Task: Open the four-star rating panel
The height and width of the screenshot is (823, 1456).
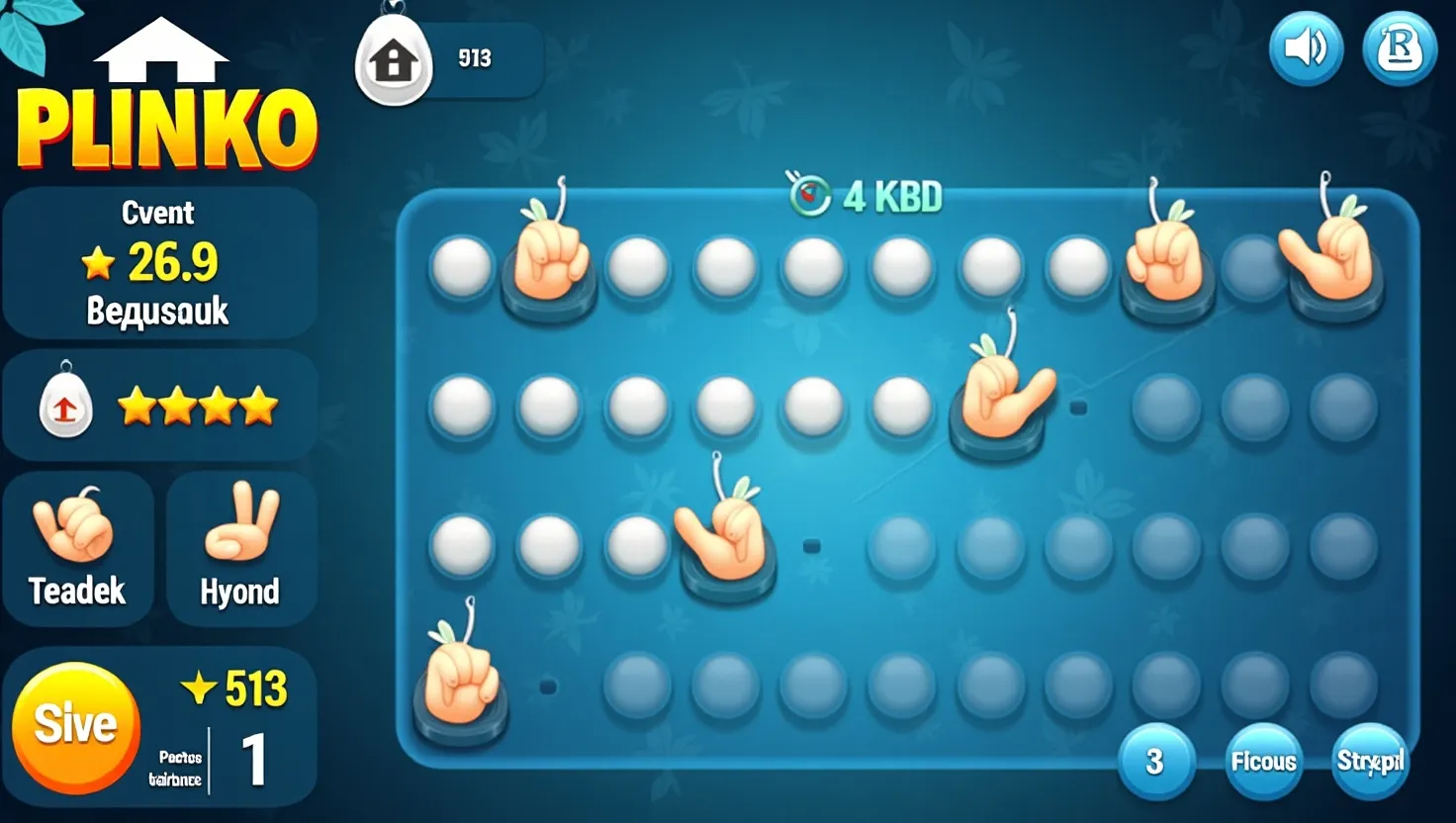Action: 160,406
